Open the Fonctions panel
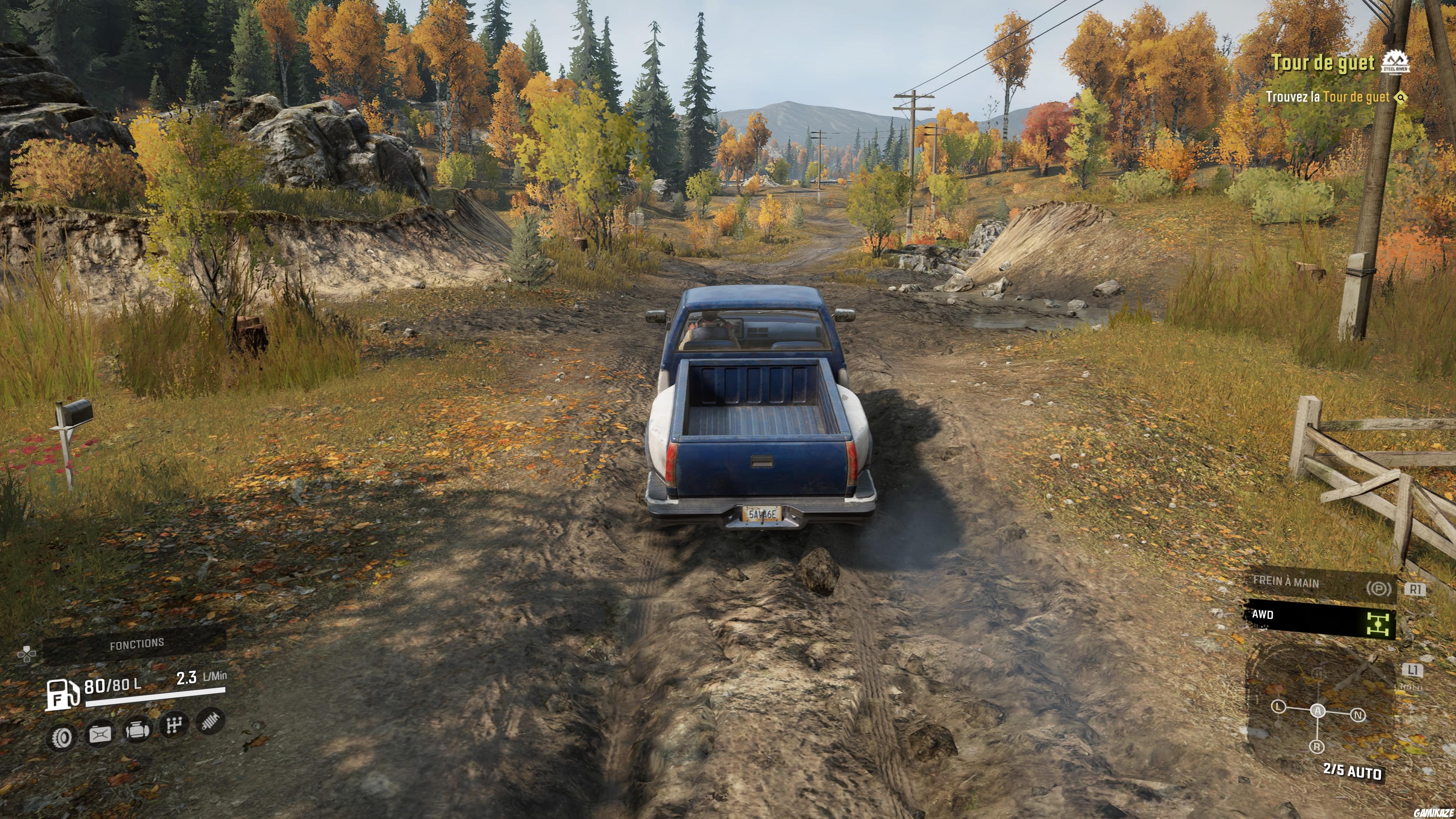This screenshot has width=1456, height=819. click(136, 644)
